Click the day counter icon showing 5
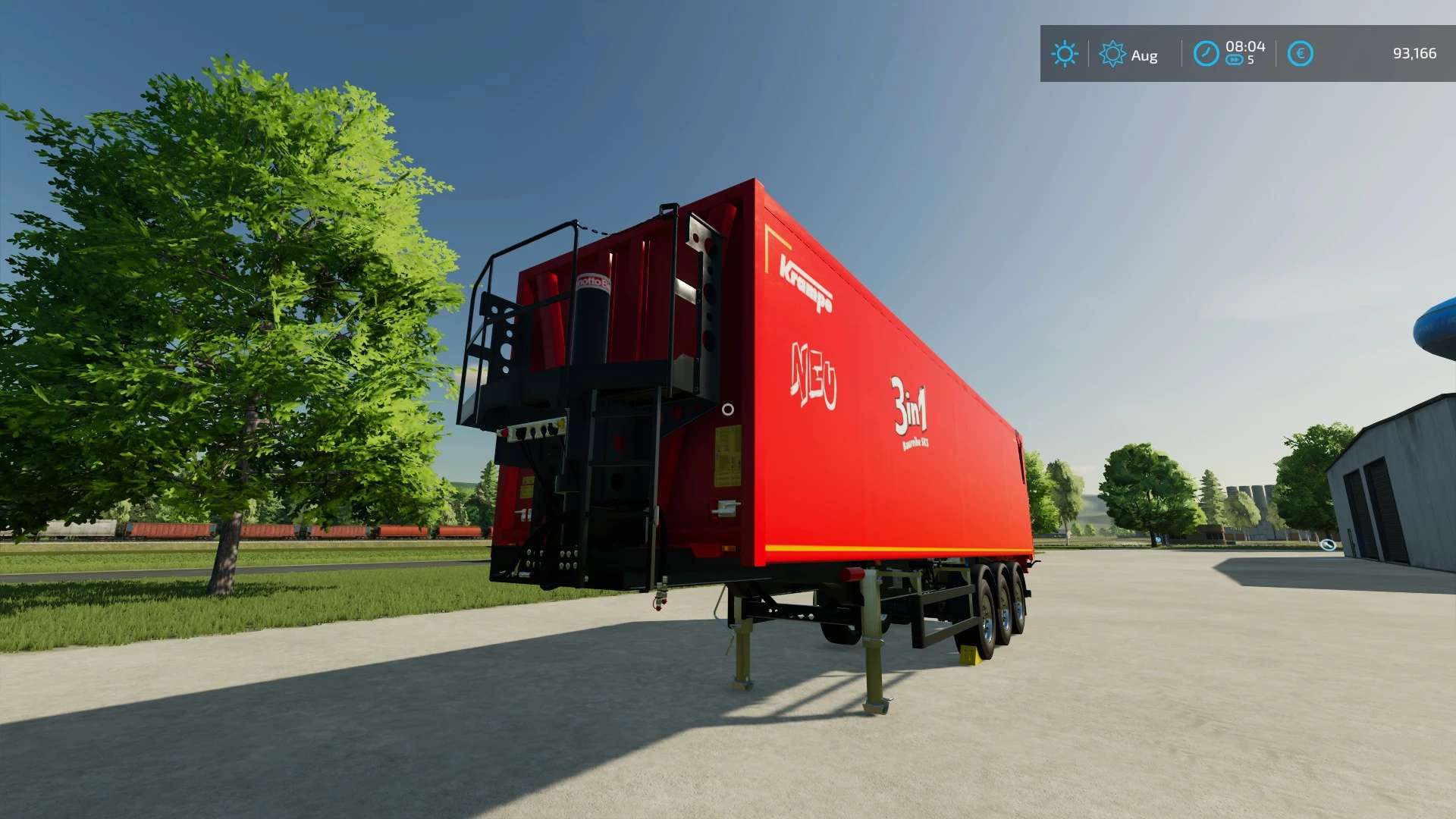 [1239, 61]
